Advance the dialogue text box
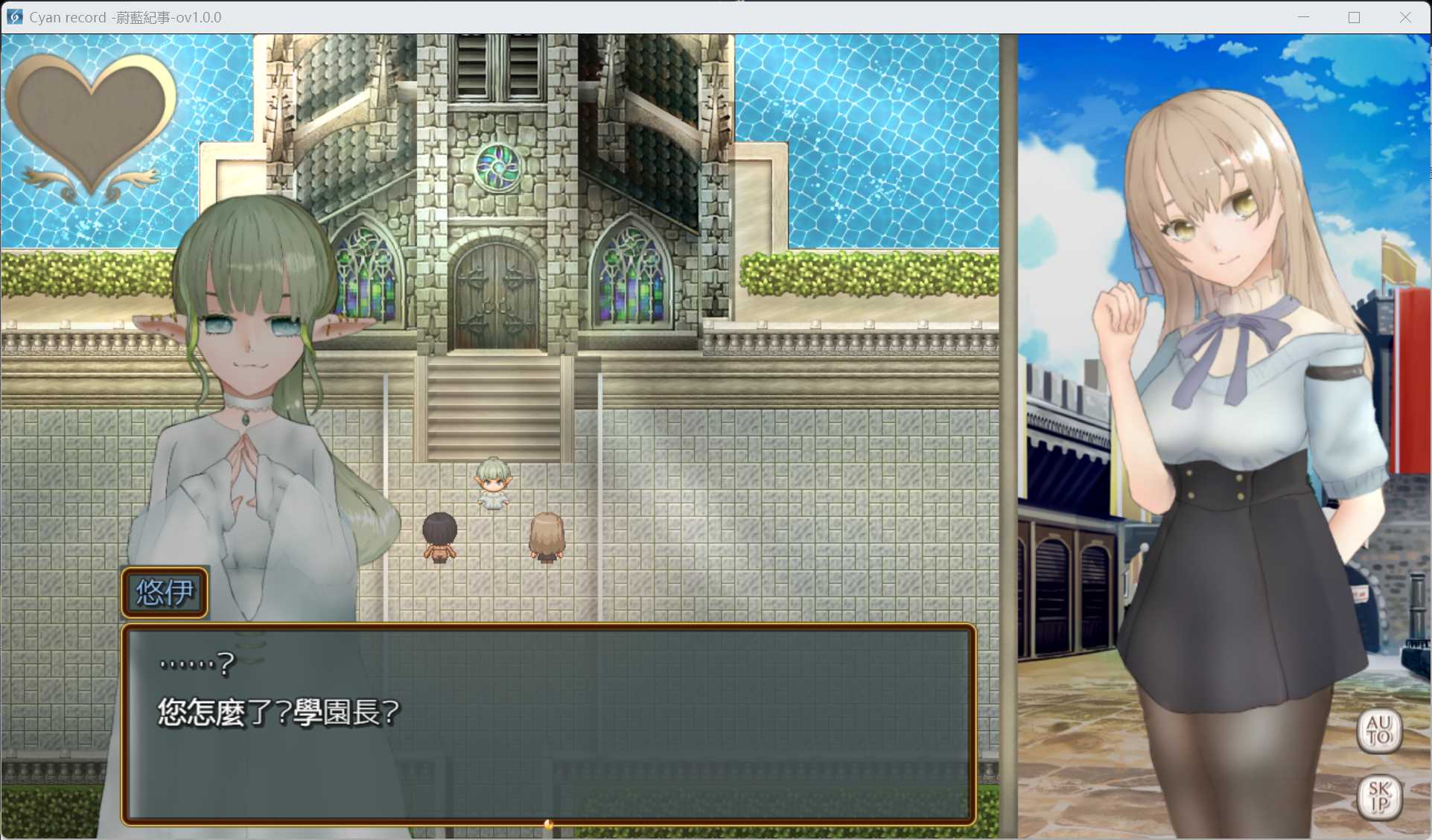The width and height of the screenshot is (1432, 840). pos(548,723)
